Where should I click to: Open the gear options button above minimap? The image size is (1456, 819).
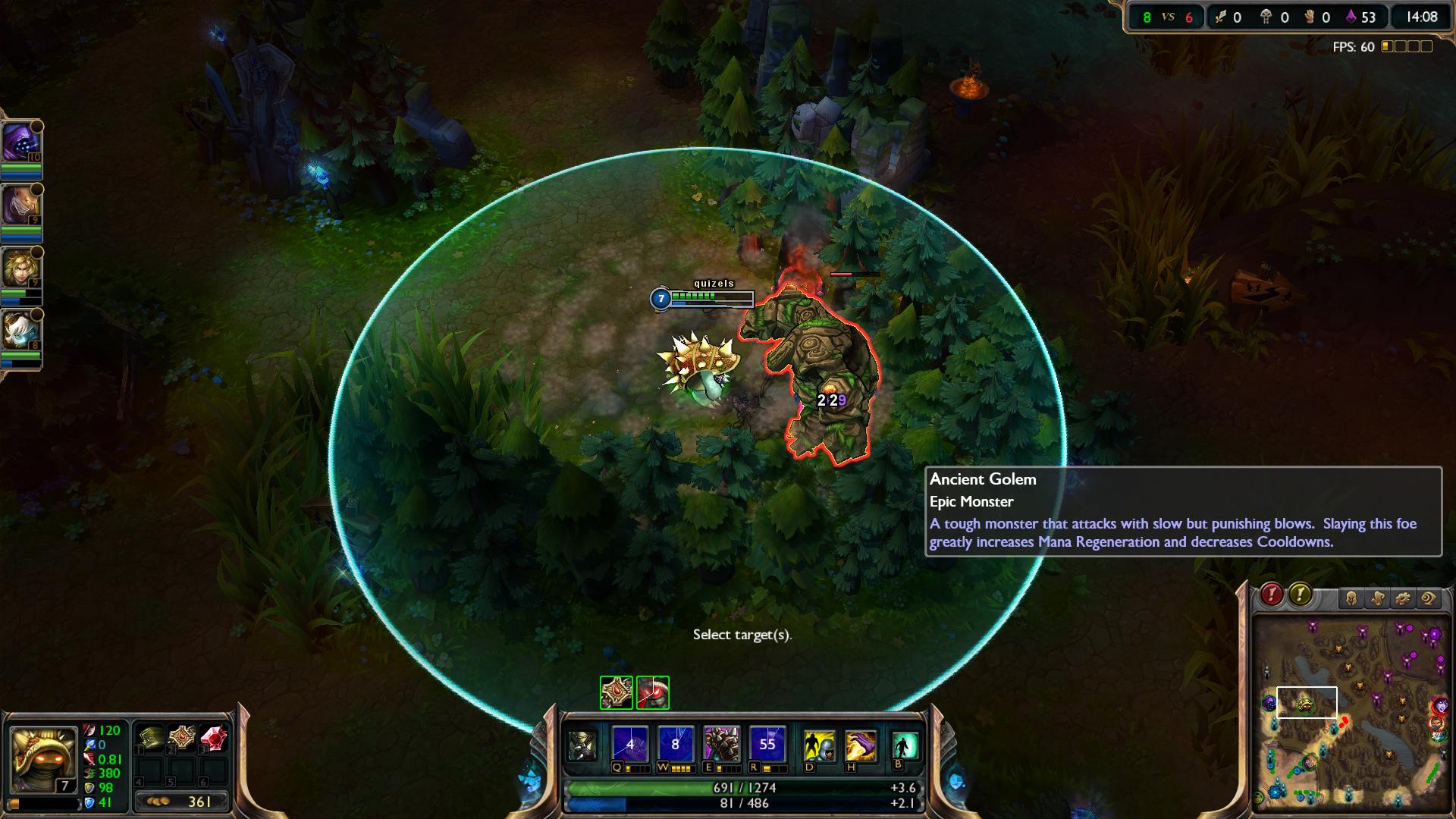point(1402,599)
